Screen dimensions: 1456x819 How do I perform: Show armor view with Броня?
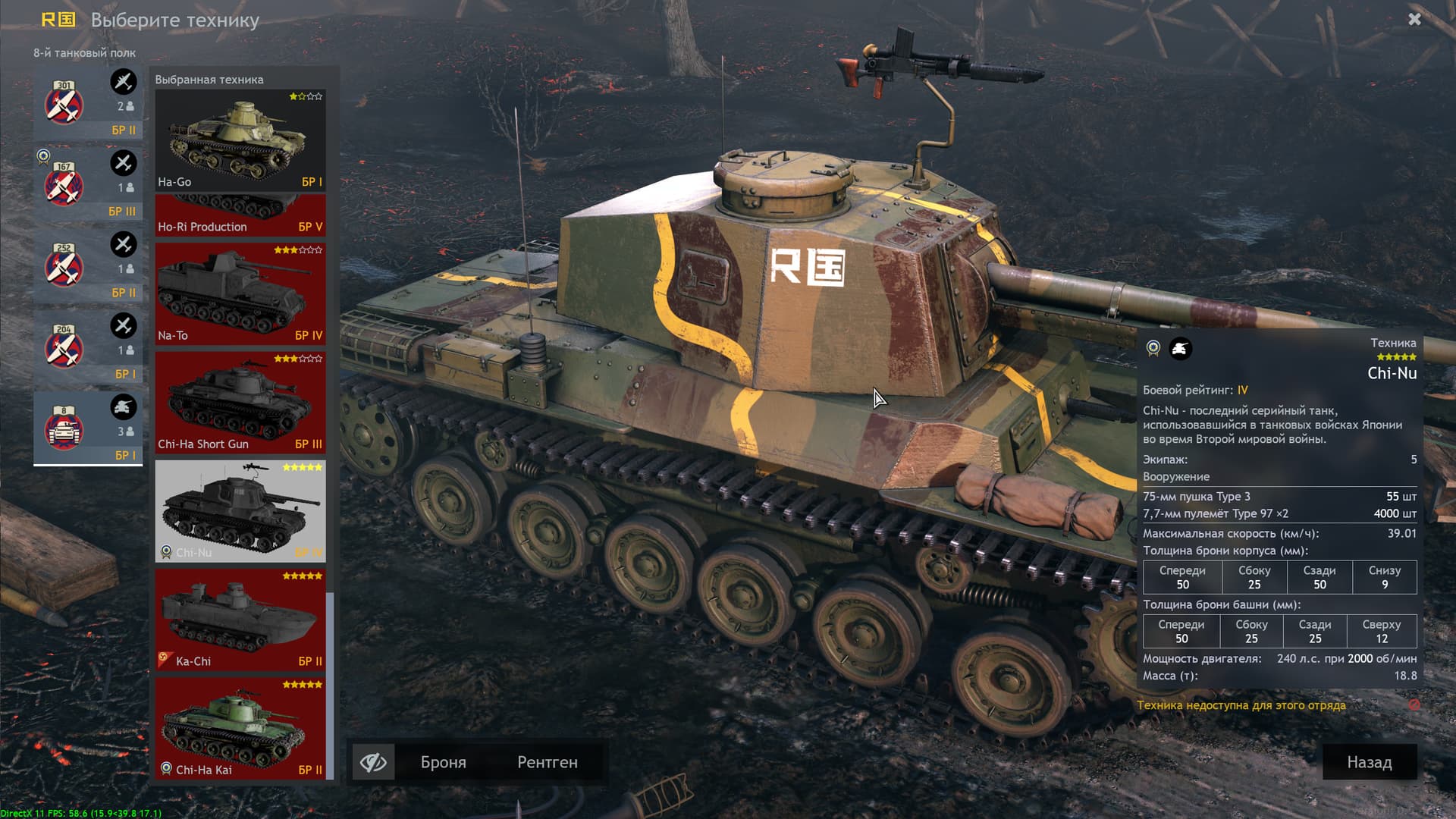444,762
